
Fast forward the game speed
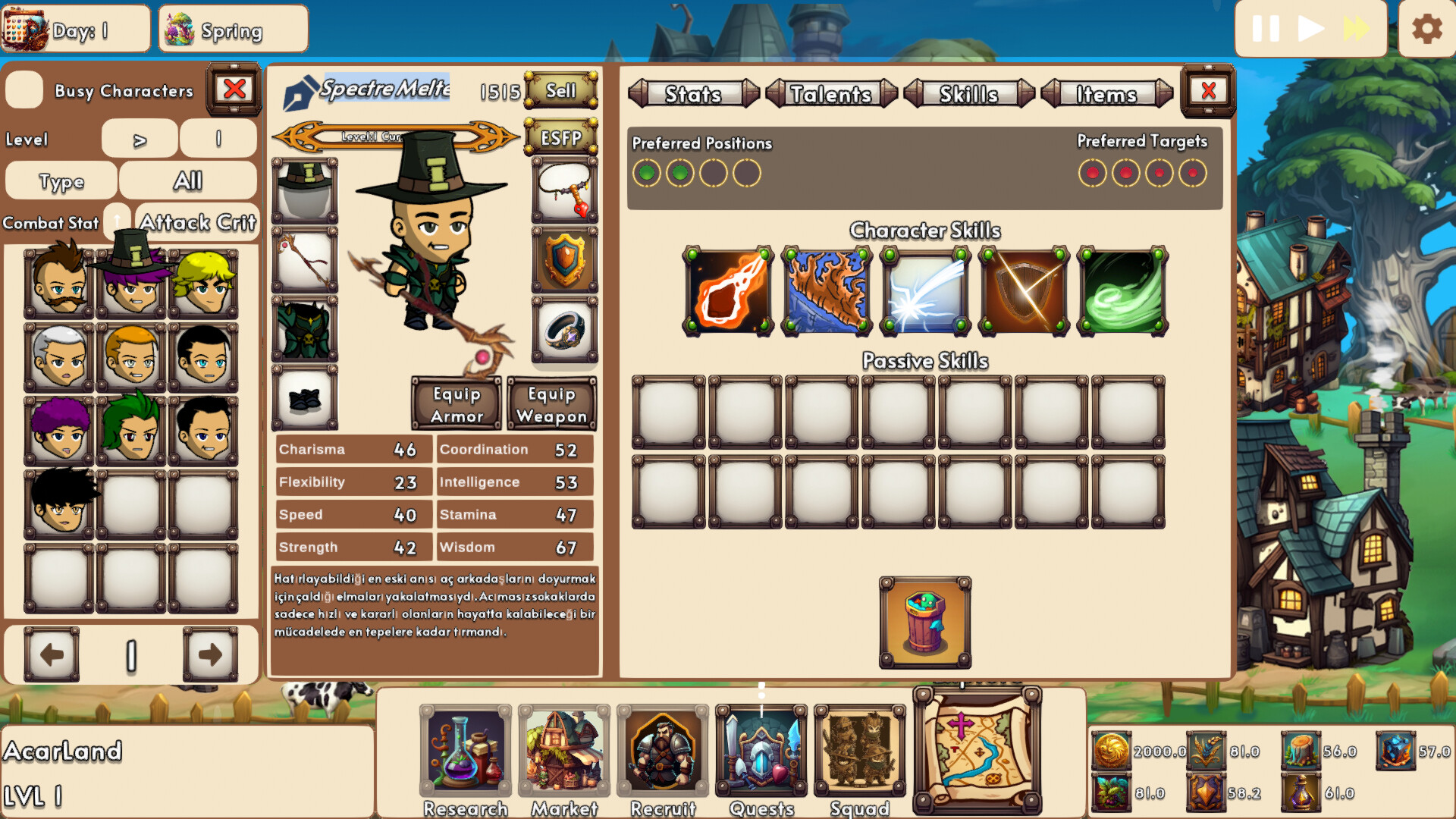tap(1356, 27)
